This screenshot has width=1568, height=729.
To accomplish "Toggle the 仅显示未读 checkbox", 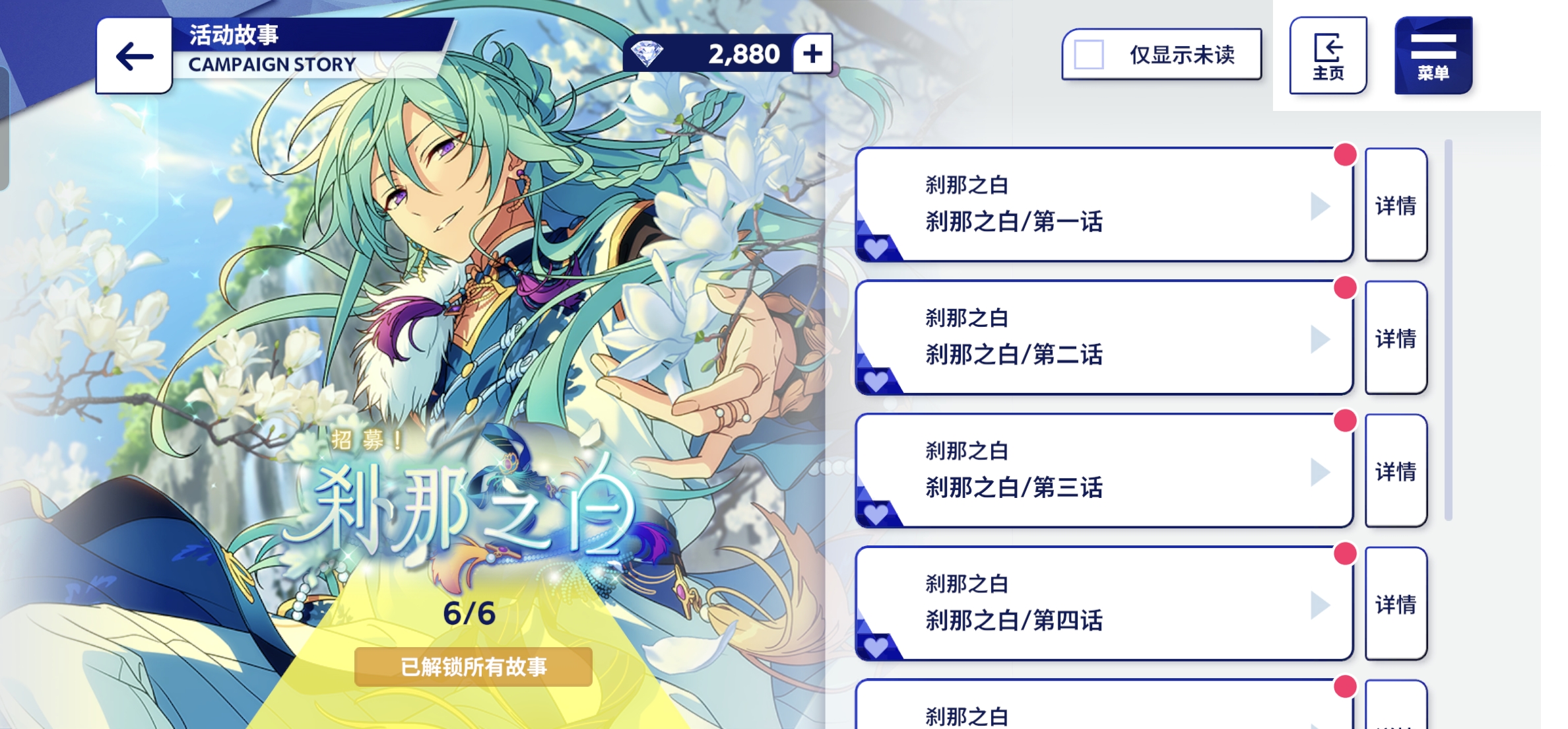I will coord(1089,55).
